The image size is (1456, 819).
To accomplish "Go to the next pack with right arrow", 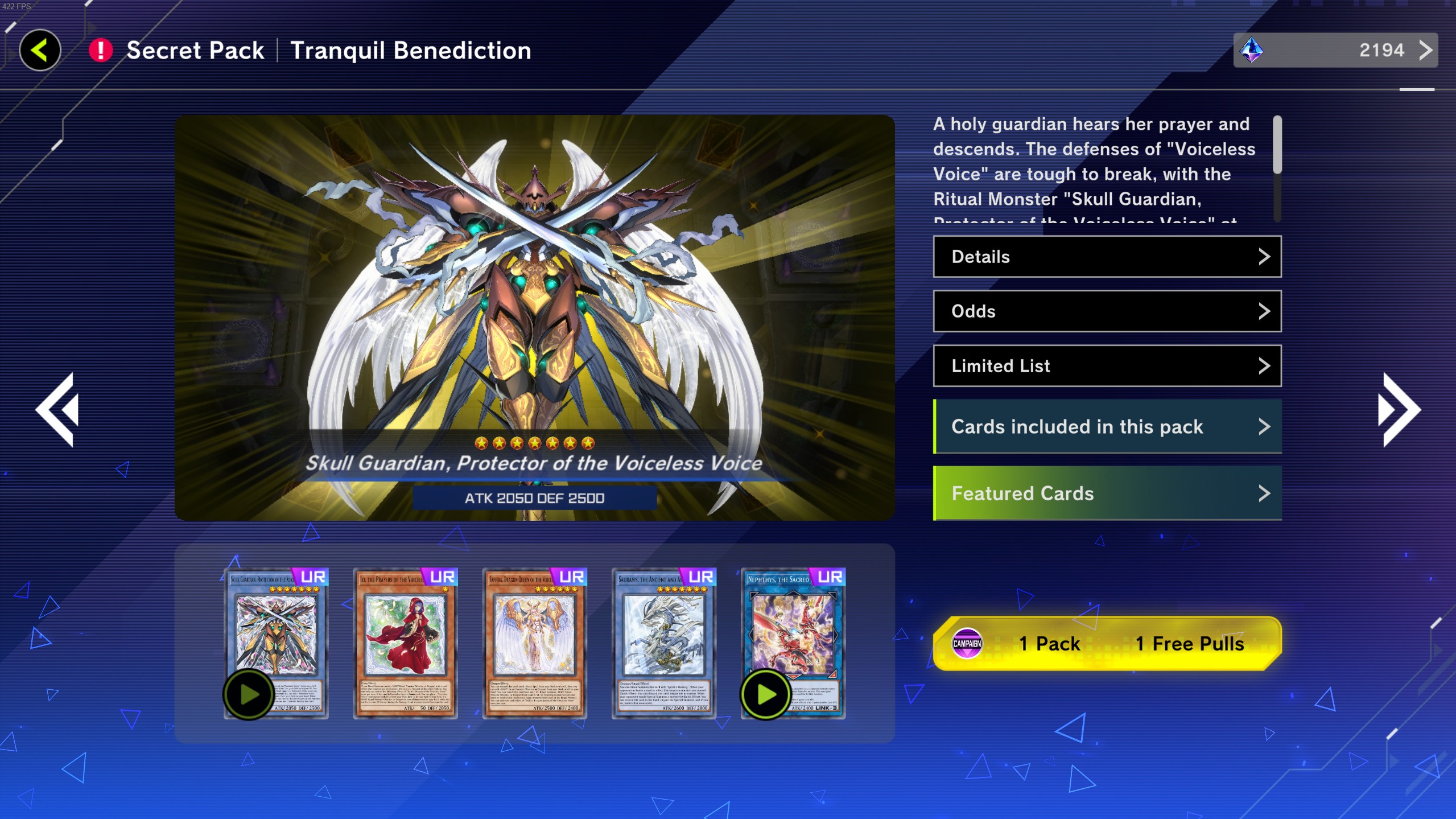I will click(1399, 410).
